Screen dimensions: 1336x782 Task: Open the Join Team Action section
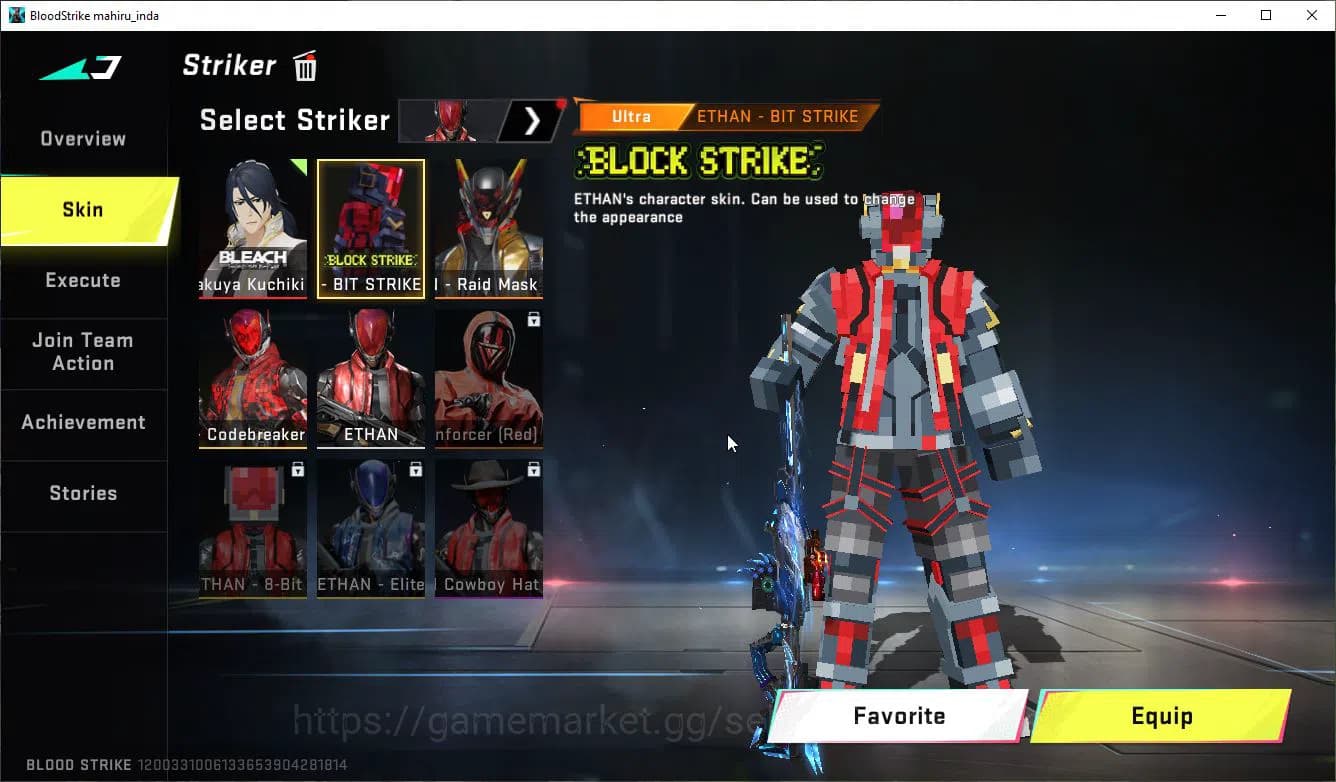tap(83, 353)
